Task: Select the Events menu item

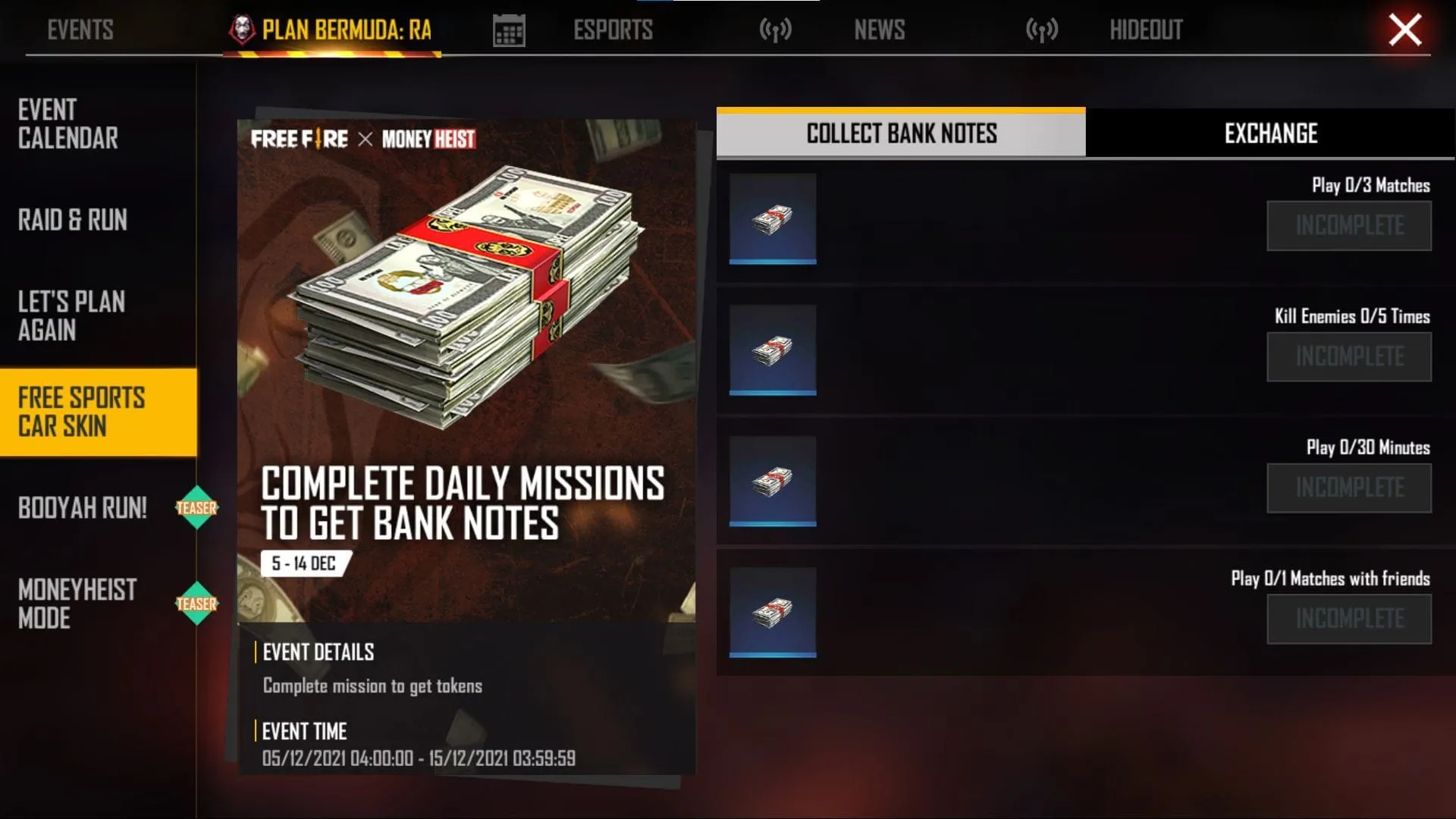Action: (x=80, y=30)
